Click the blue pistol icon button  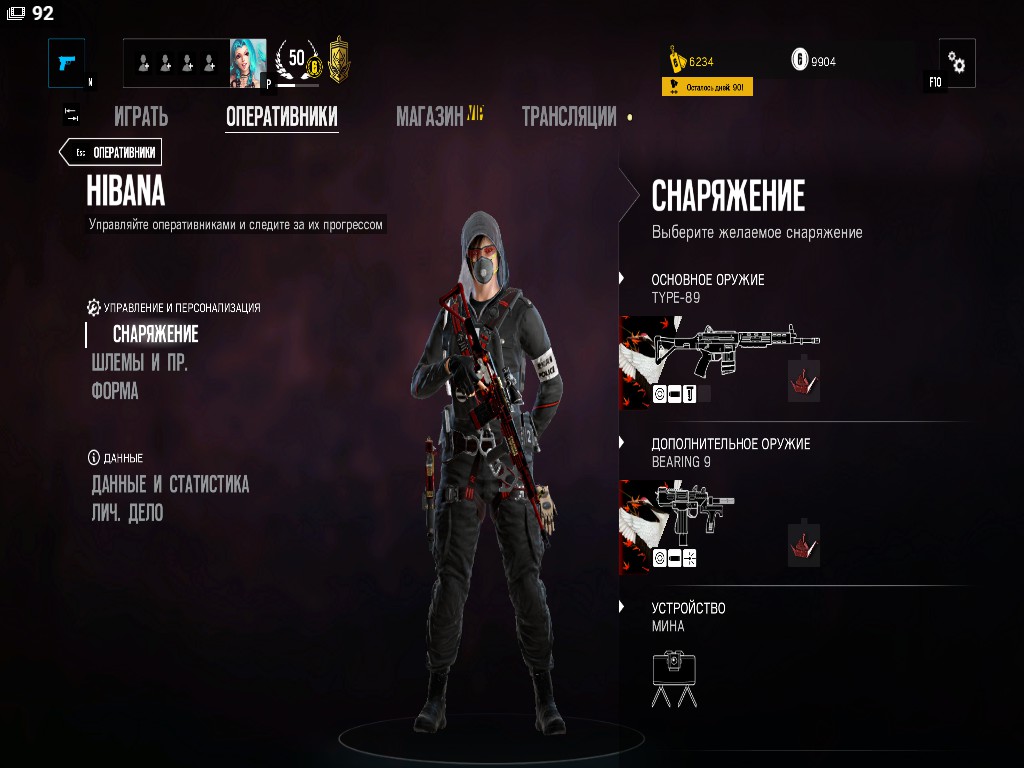67,63
